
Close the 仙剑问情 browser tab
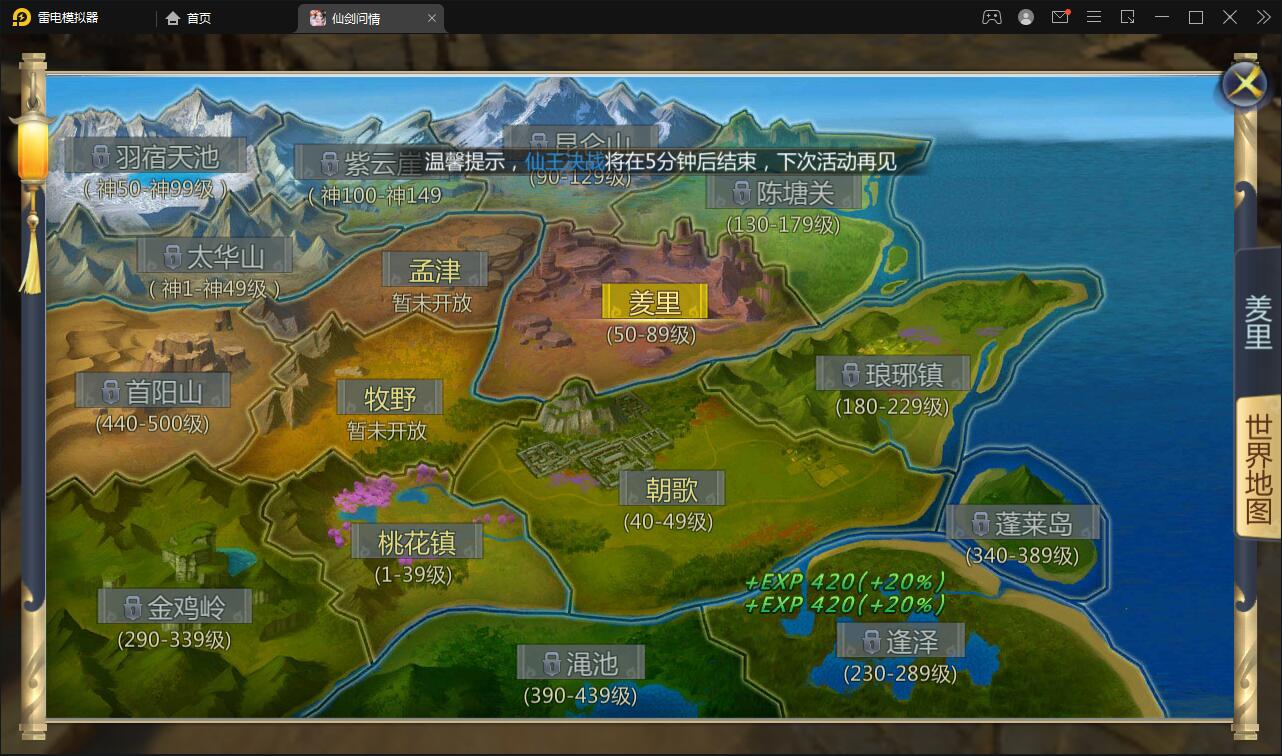tap(431, 17)
